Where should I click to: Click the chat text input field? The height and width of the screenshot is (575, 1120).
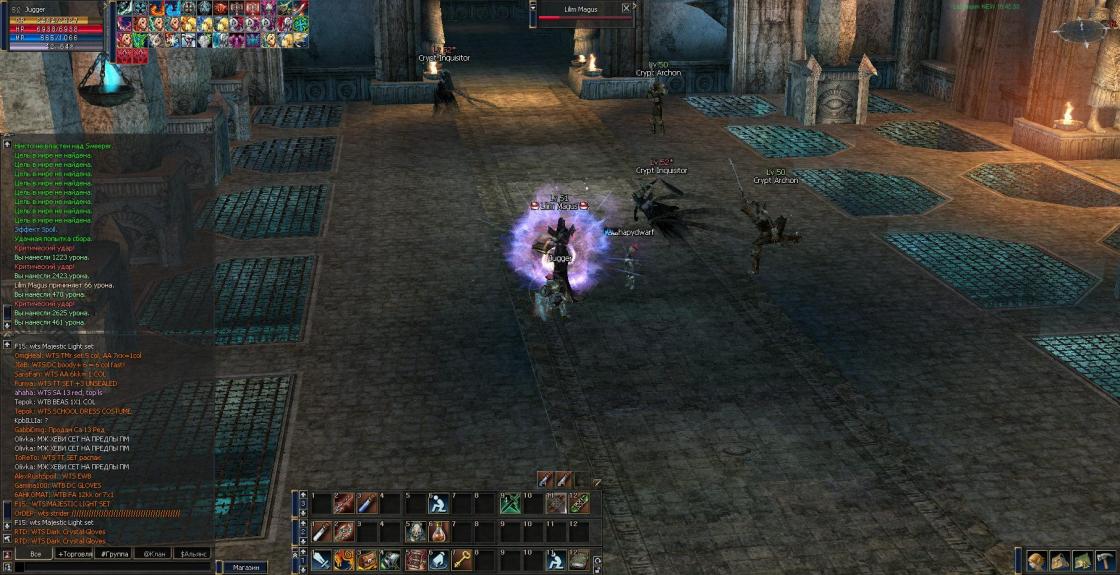[110, 567]
